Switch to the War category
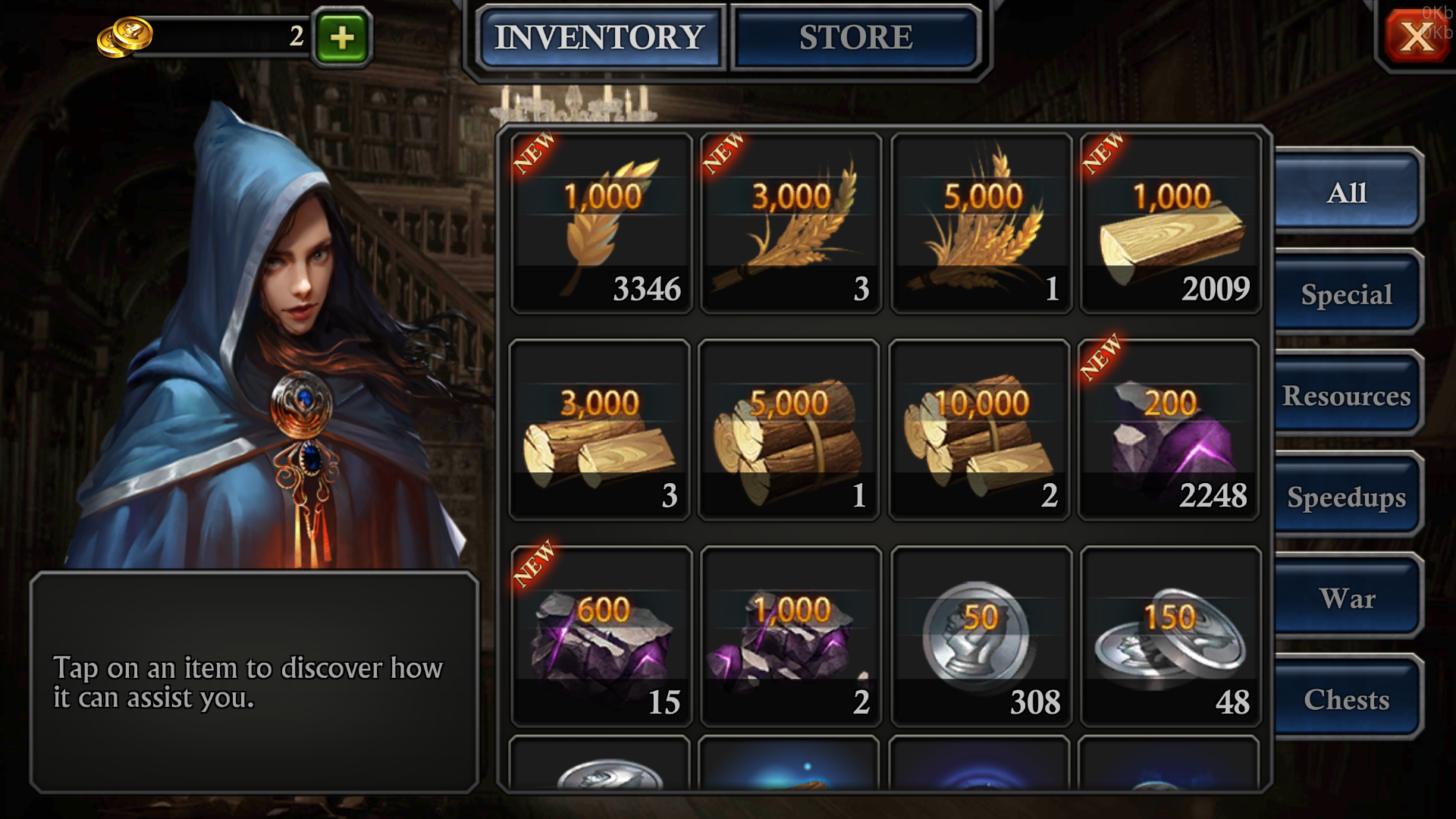Screen dimensions: 1456x819 tap(1346, 598)
